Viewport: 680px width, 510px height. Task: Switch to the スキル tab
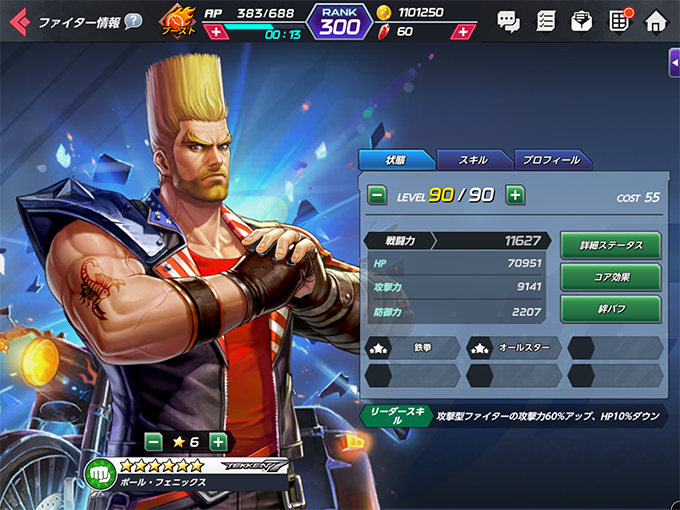(x=473, y=160)
